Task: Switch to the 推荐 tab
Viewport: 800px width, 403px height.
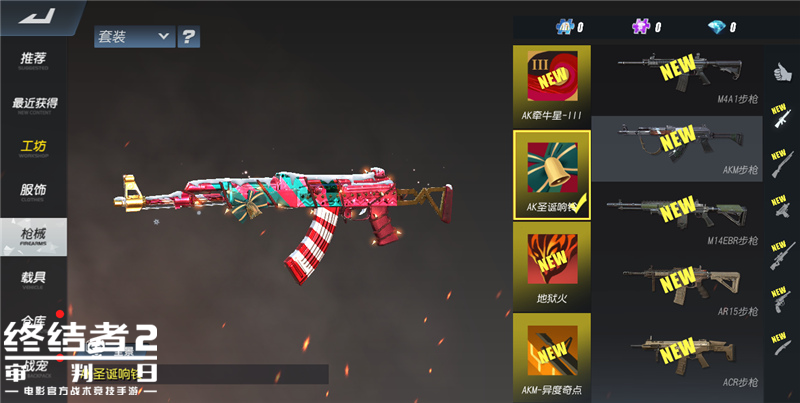Action: point(34,60)
